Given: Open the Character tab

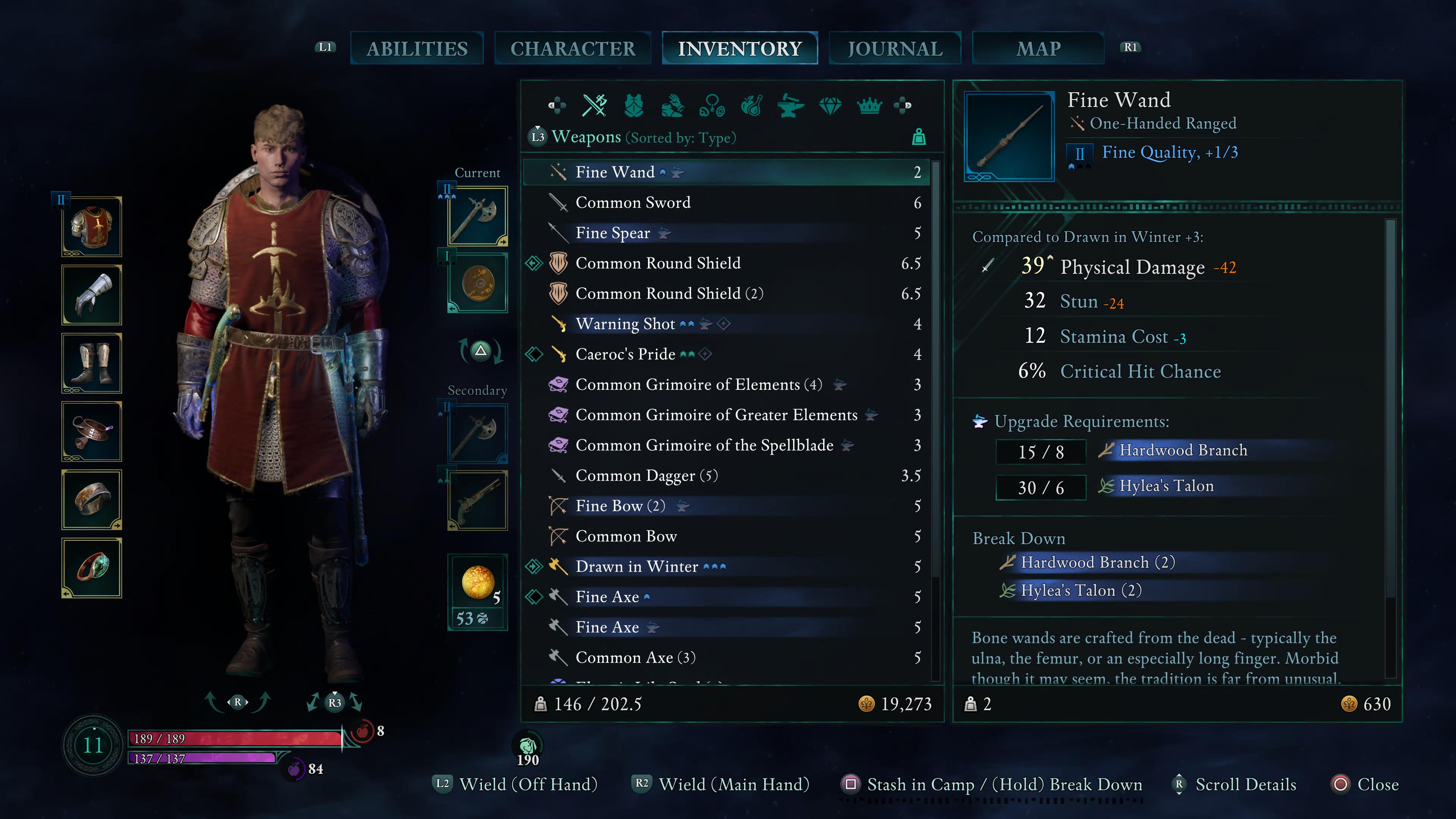Looking at the screenshot, I should click(x=573, y=49).
